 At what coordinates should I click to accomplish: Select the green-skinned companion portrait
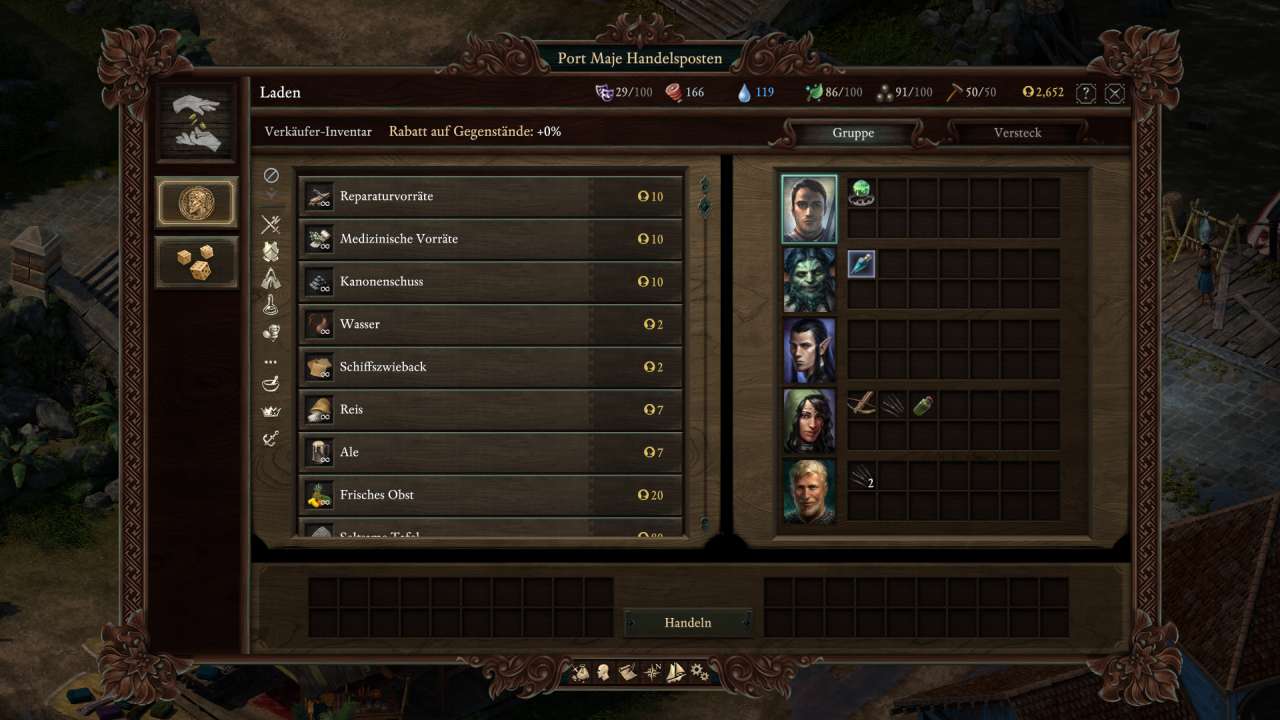[x=809, y=280]
